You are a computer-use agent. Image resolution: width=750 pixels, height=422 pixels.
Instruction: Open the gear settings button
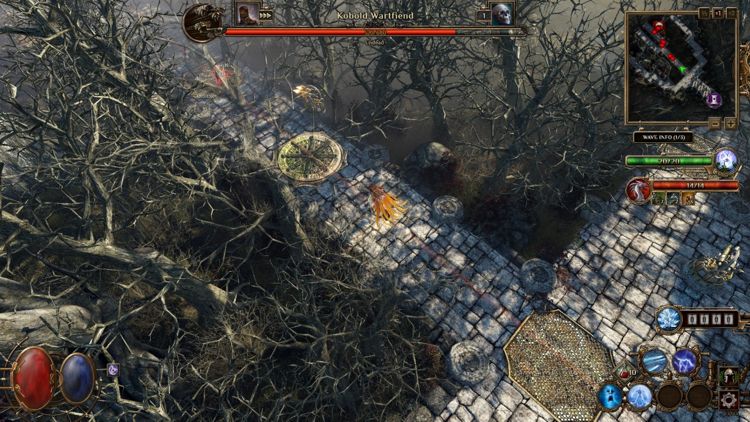730,400
